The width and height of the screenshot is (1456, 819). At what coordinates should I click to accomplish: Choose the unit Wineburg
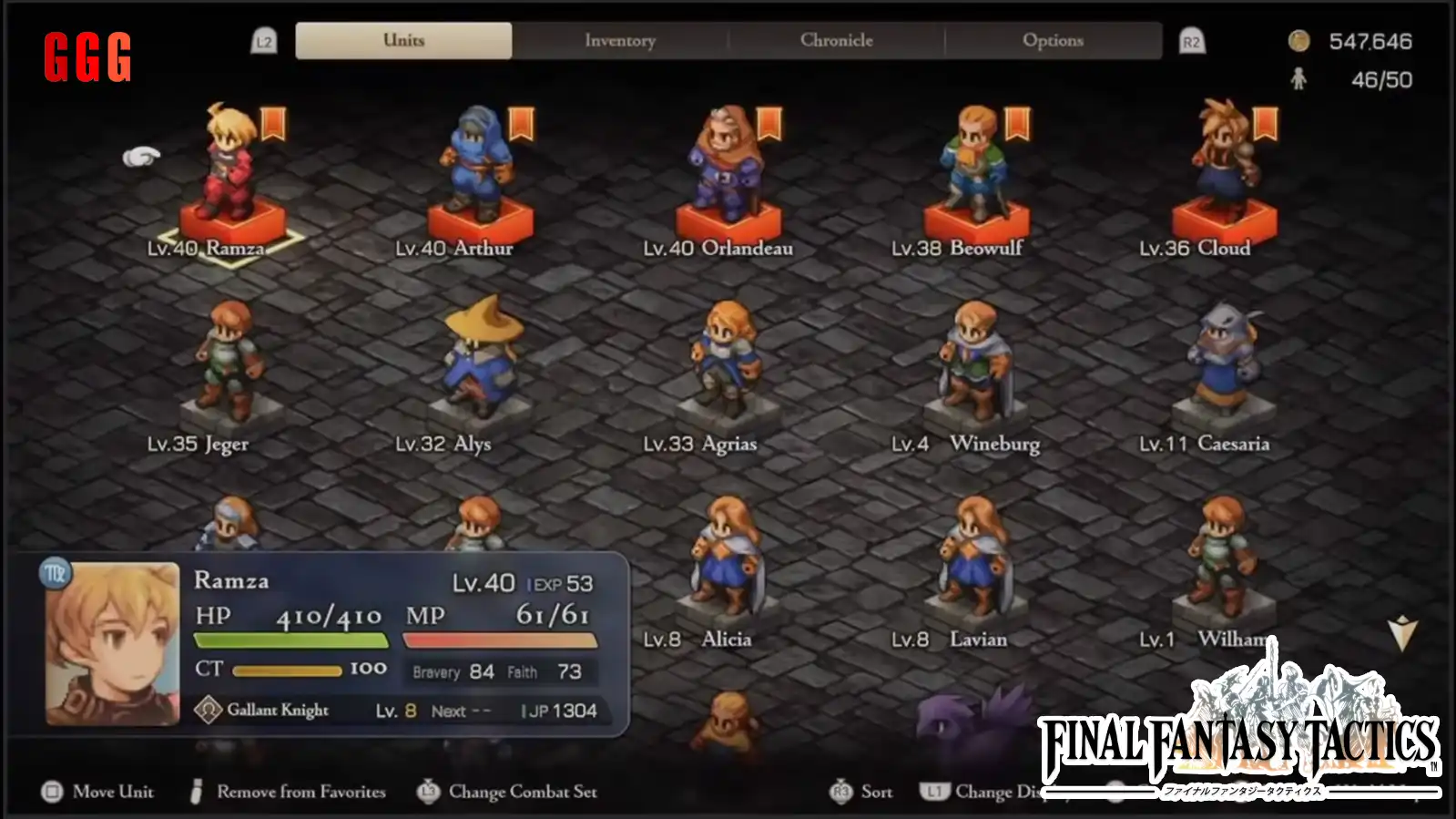point(975,364)
